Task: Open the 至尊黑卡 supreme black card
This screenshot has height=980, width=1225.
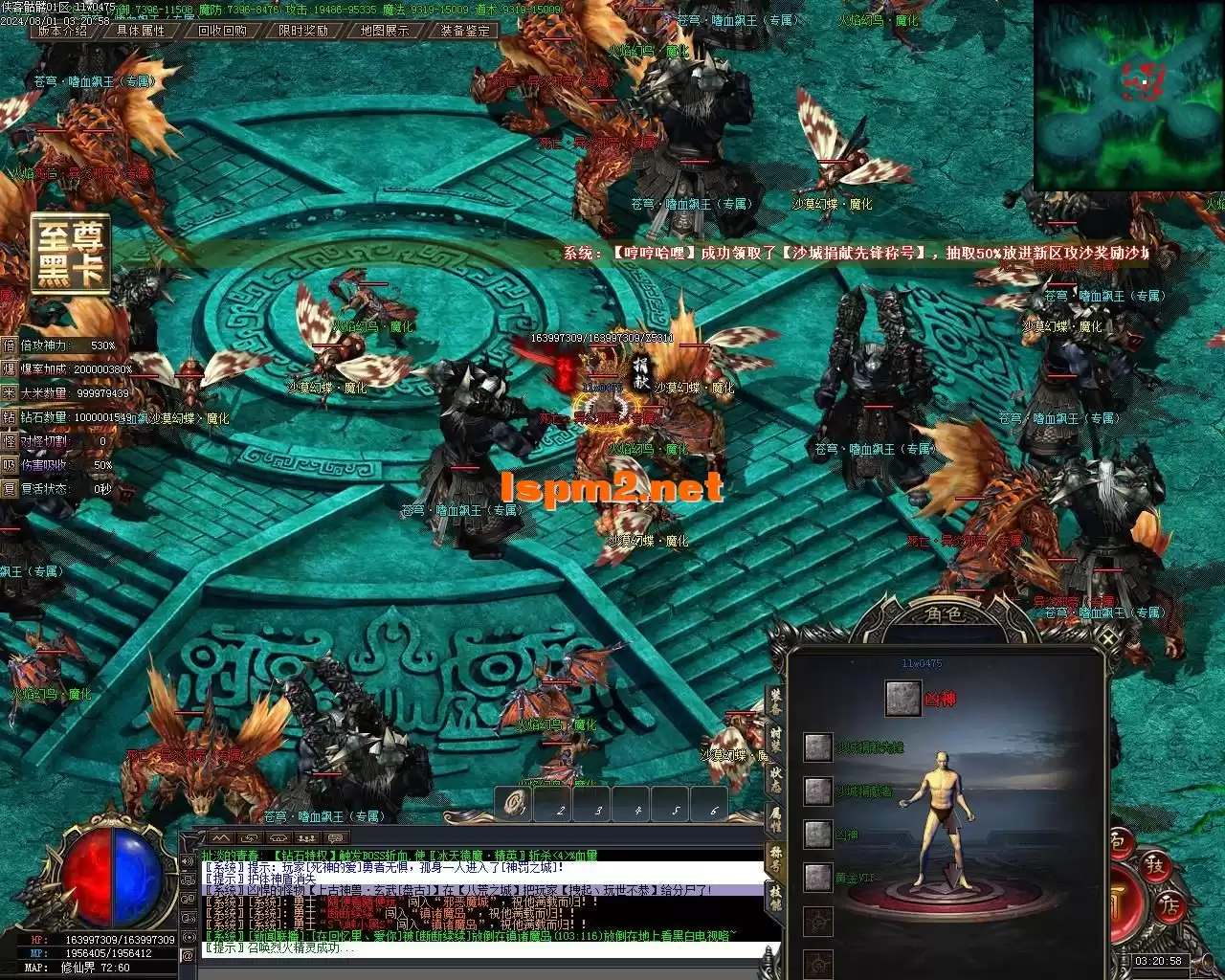Action: (x=70, y=253)
